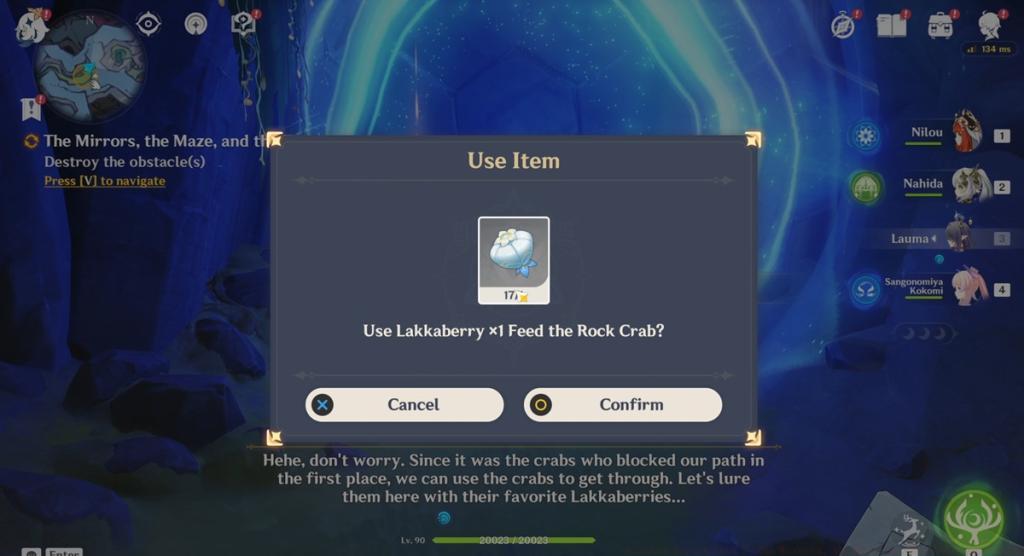Open the Adventurer Handbook book icon
The height and width of the screenshot is (556, 1024).
(891, 25)
